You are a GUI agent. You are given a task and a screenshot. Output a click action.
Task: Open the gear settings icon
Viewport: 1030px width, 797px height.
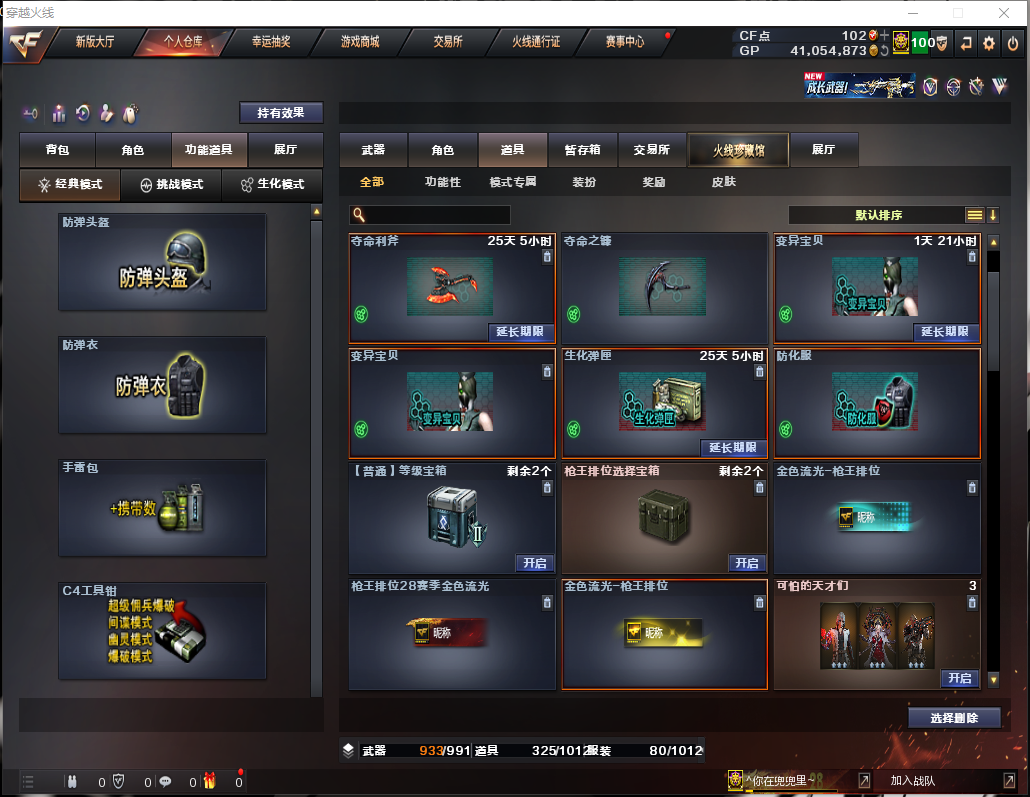pyautogui.click(x=988, y=43)
